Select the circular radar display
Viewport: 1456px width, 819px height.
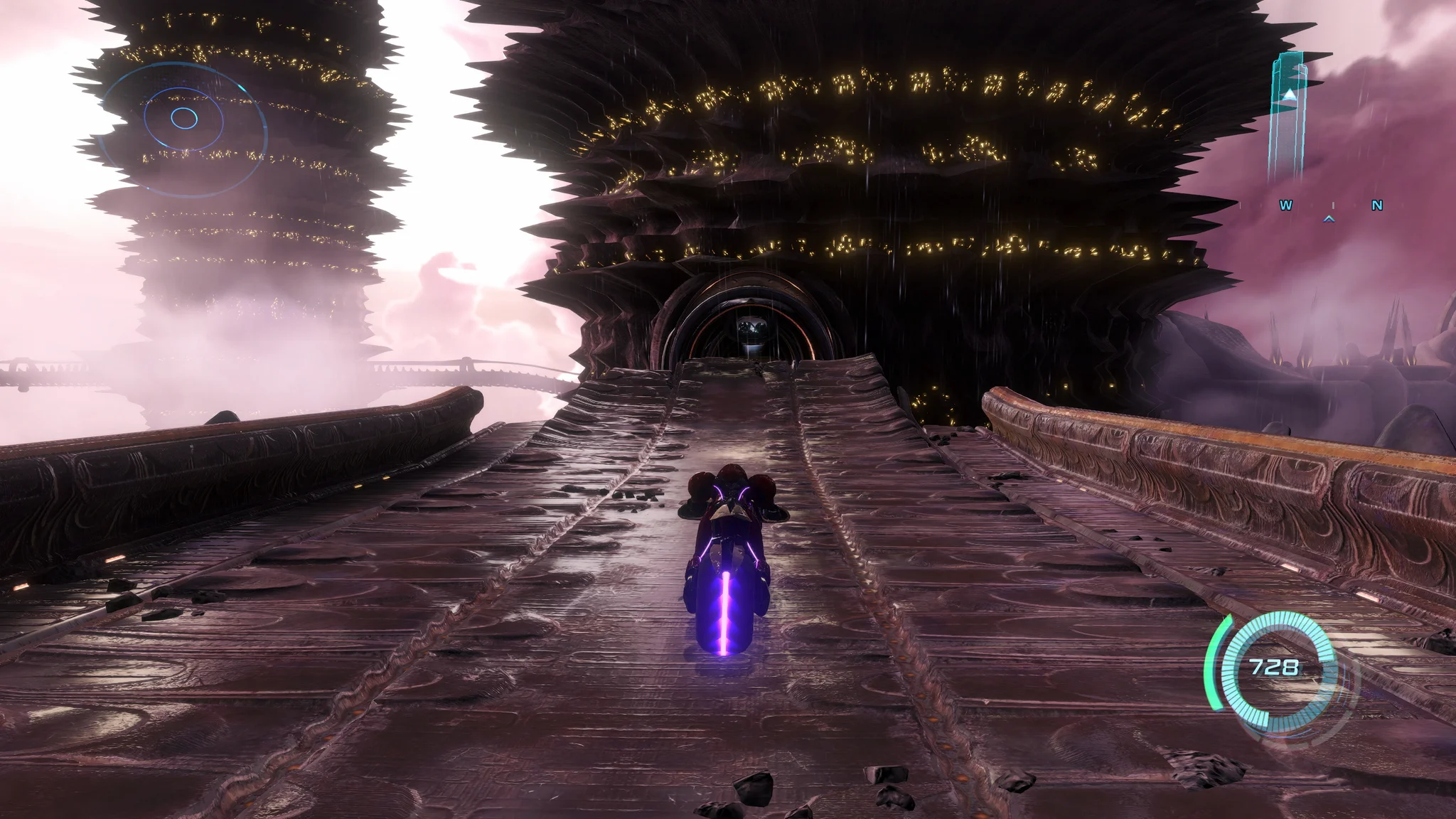[x=183, y=117]
